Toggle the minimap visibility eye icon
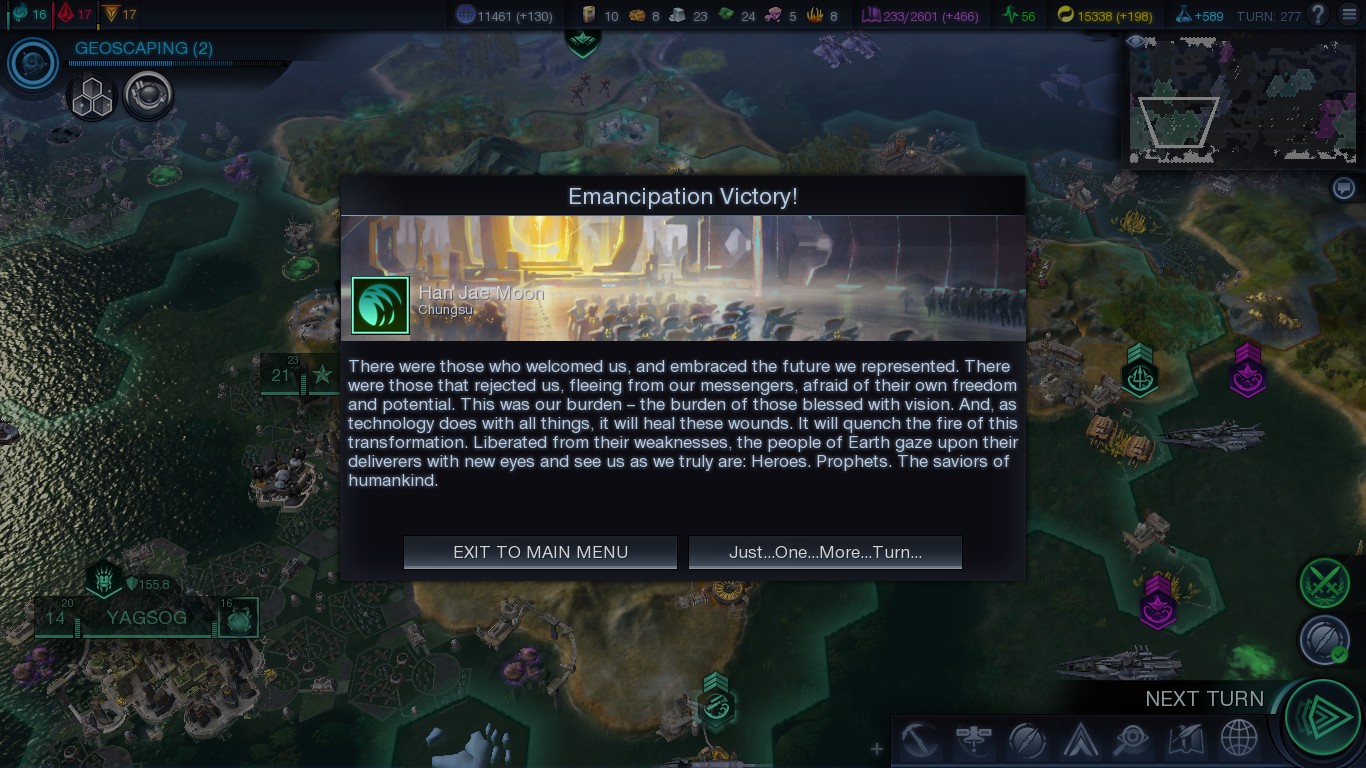 pos(1134,40)
